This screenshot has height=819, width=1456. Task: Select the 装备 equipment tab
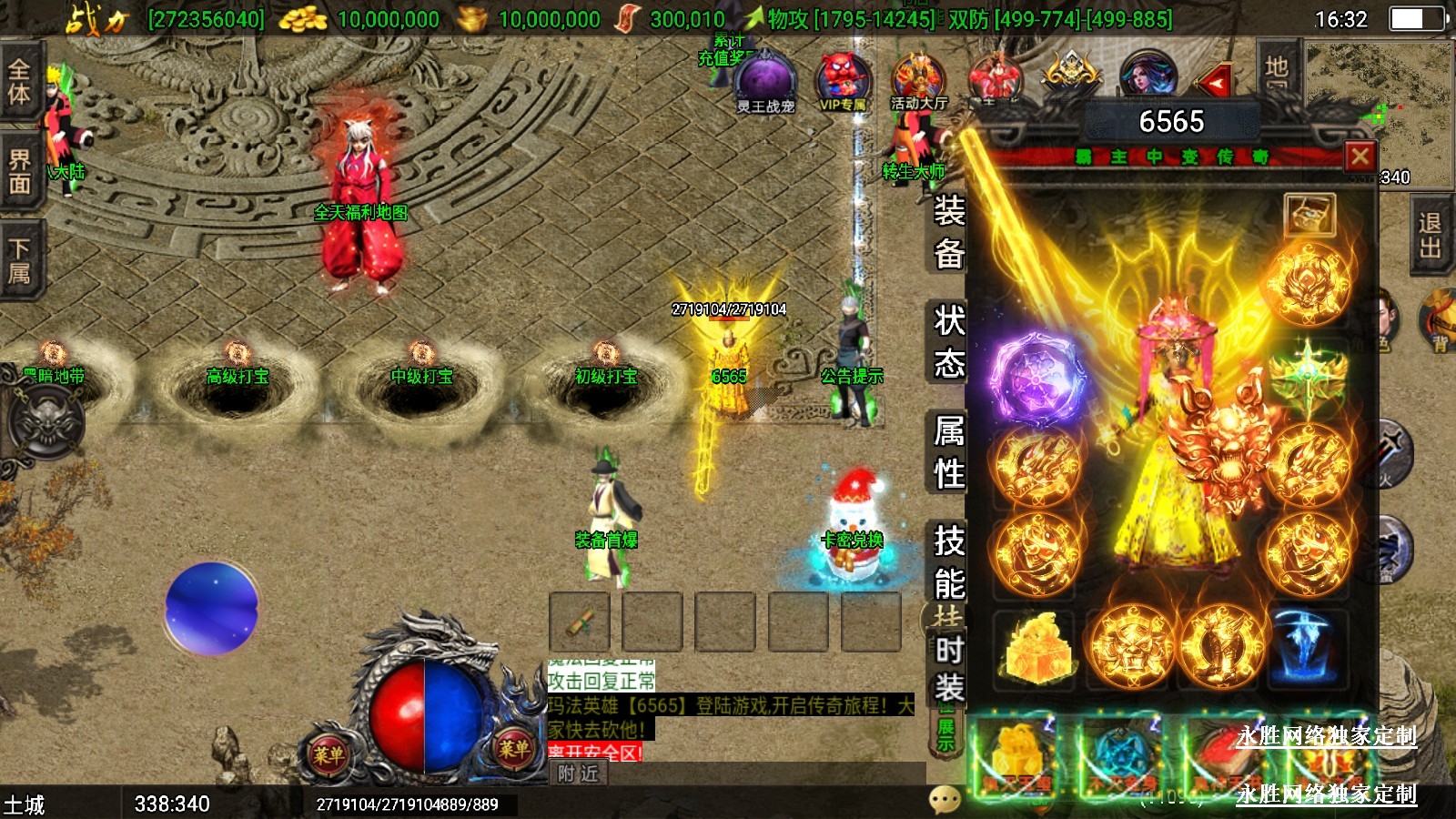(x=948, y=232)
